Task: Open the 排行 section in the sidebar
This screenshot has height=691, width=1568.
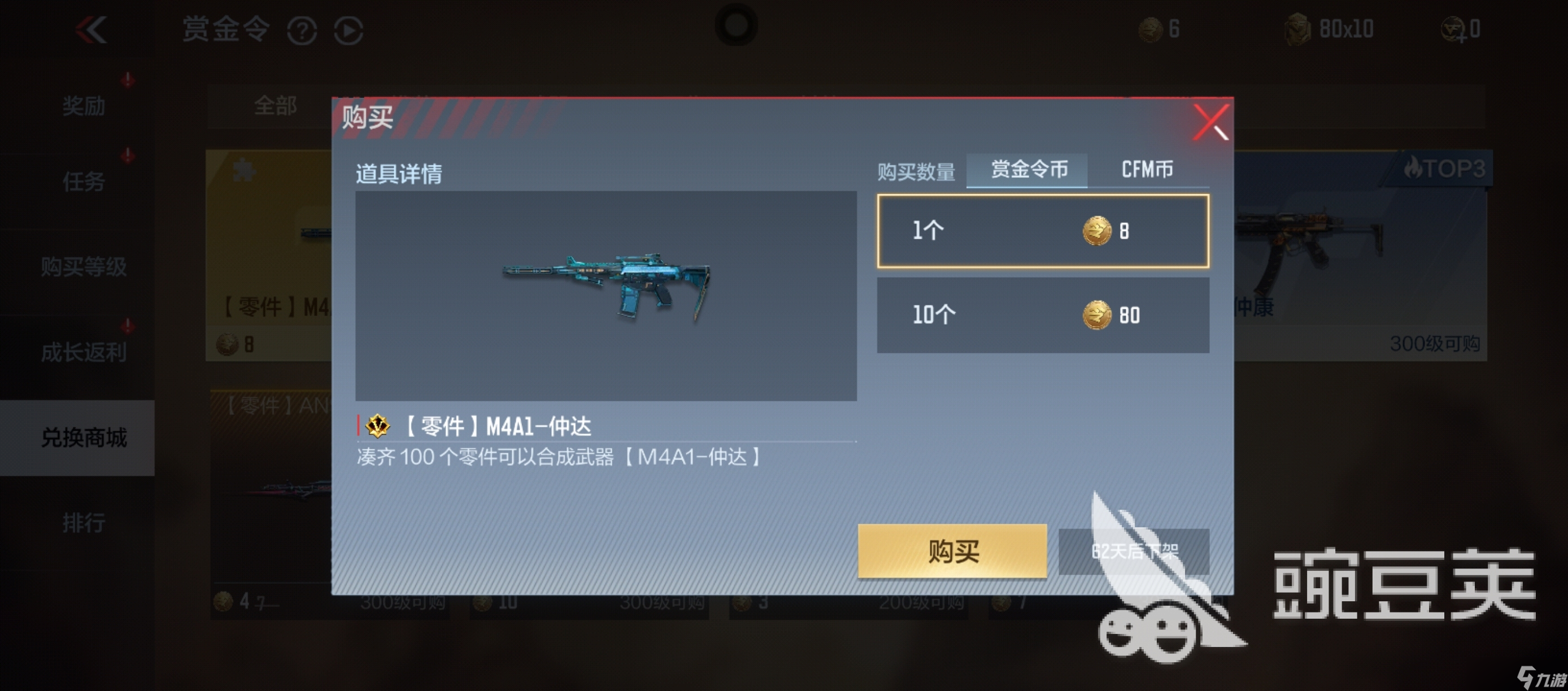Action: [84, 522]
